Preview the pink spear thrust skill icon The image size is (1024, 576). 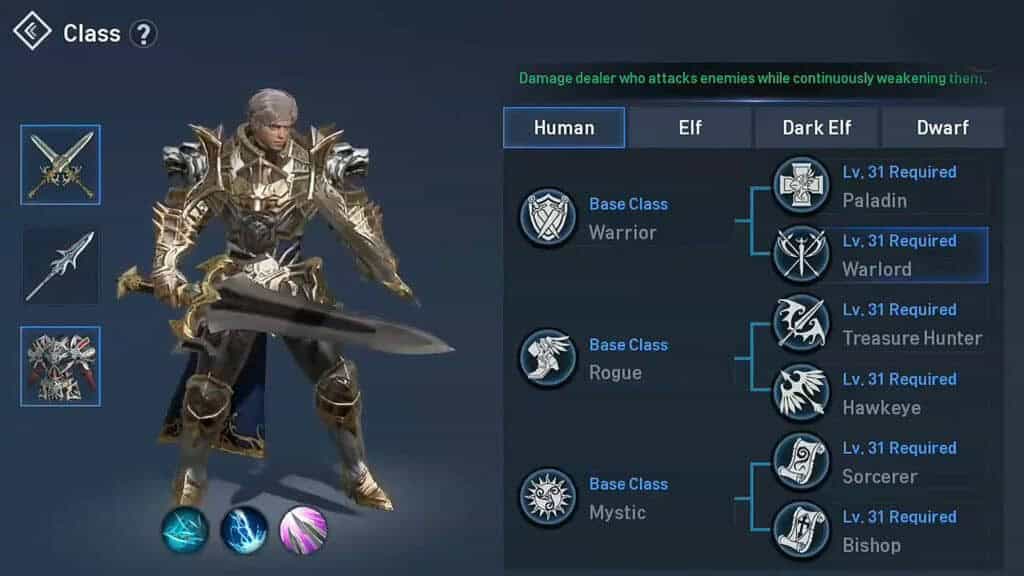303,530
